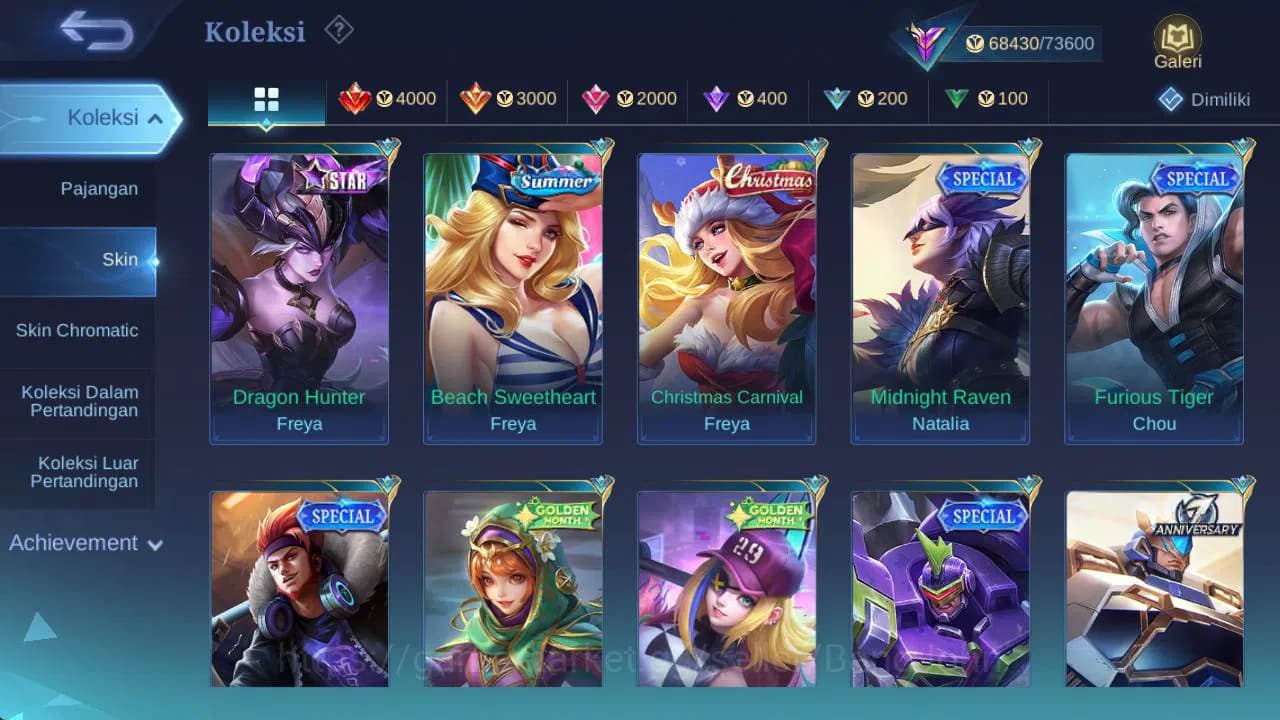
Task: Expand the Achievement section
Action: (x=84, y=543)
